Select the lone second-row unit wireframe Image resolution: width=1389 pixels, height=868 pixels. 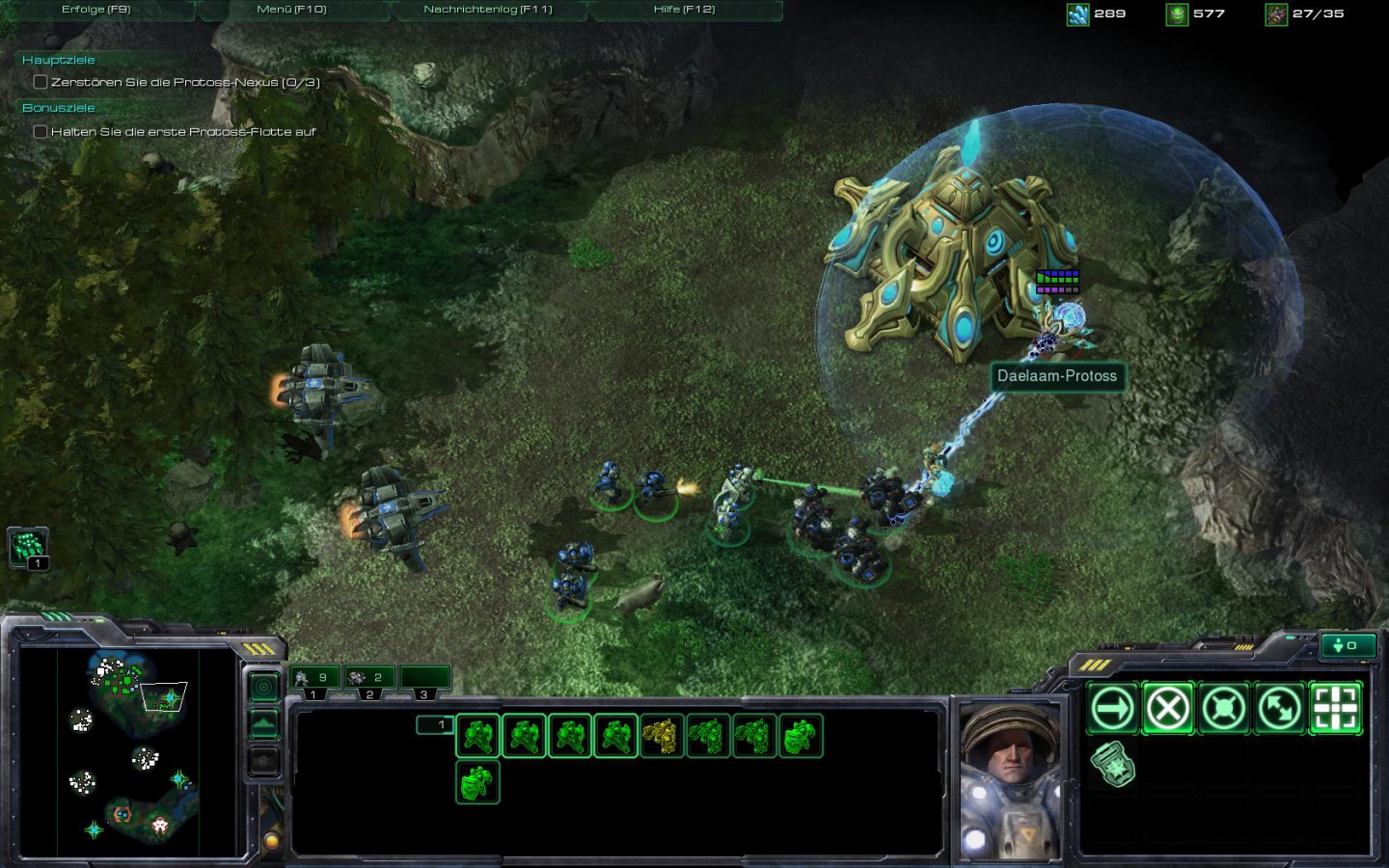pyautogui.click(x=477, y=781)
